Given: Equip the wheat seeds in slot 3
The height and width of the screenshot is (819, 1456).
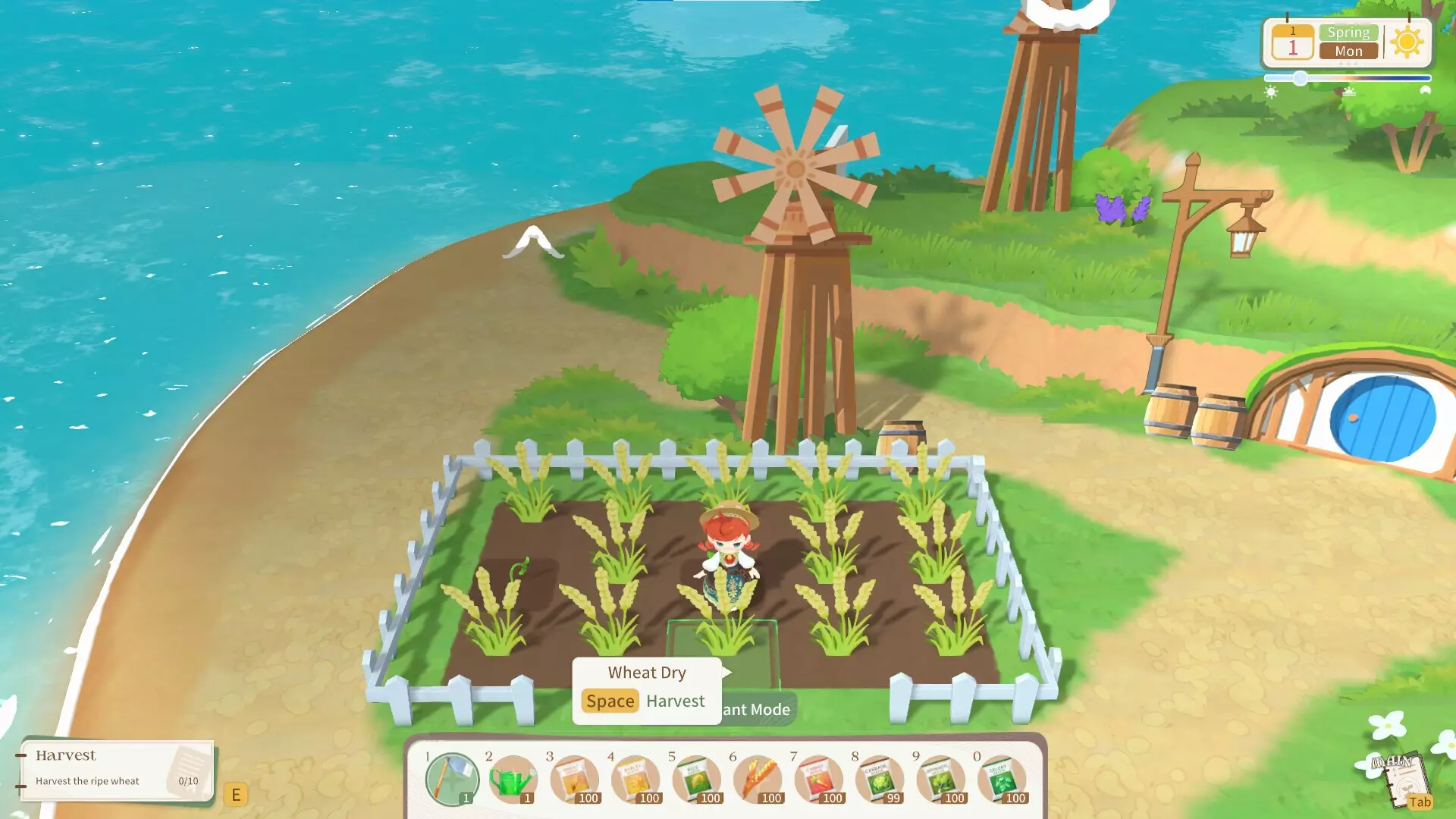Looking at the screenshot, I should coord(574,780).
